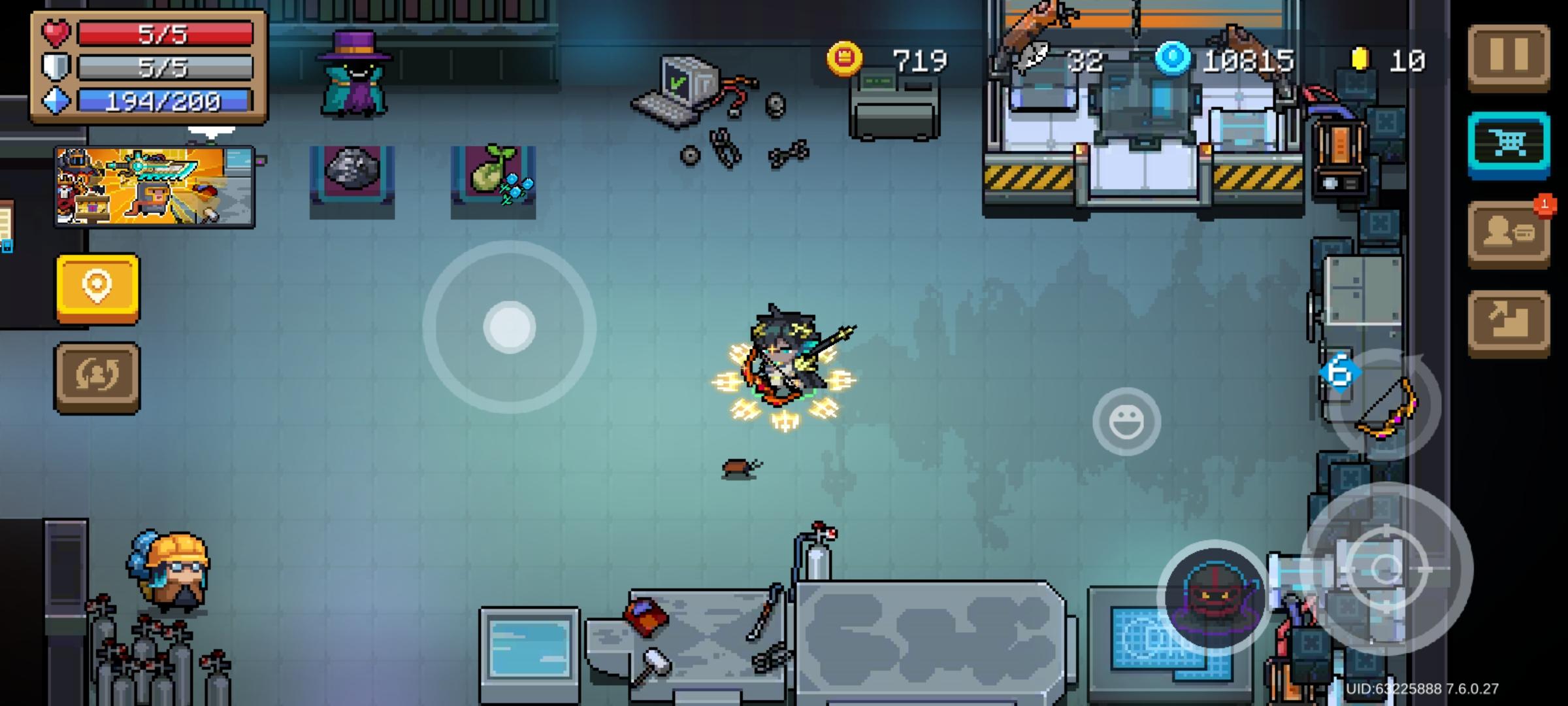Tap the medal counter showing 719
This screenshot has height=706, width=1568.
(x=918, y=61)
